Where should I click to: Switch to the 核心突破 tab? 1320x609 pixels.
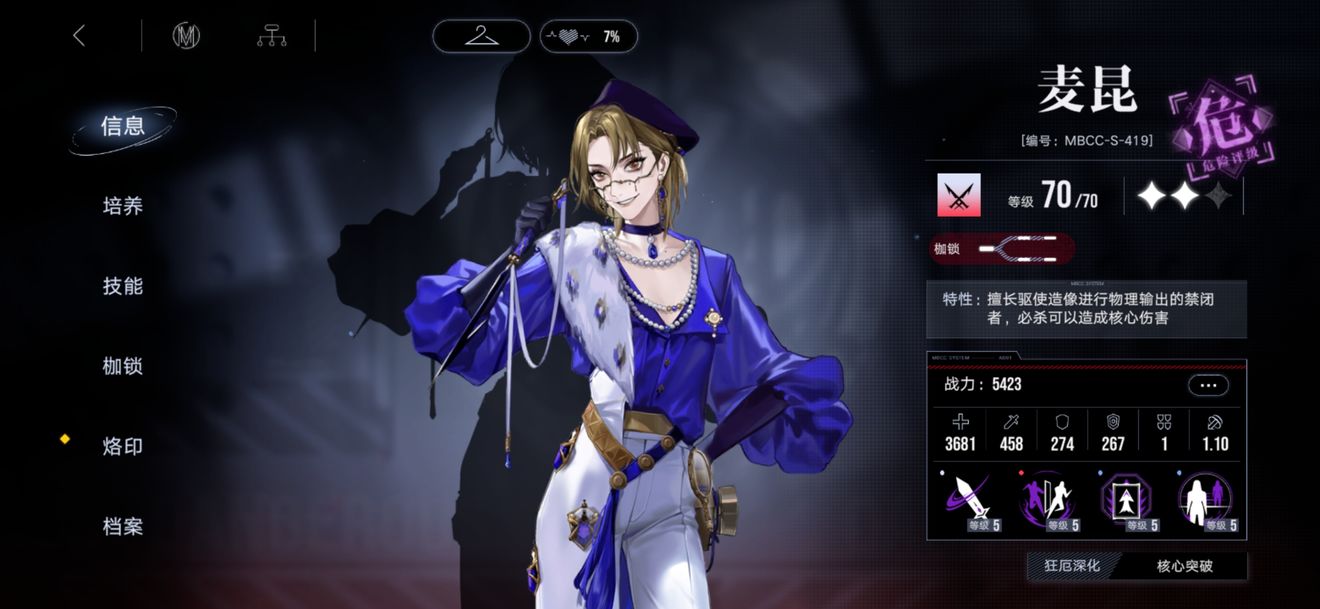[1185, 566]
